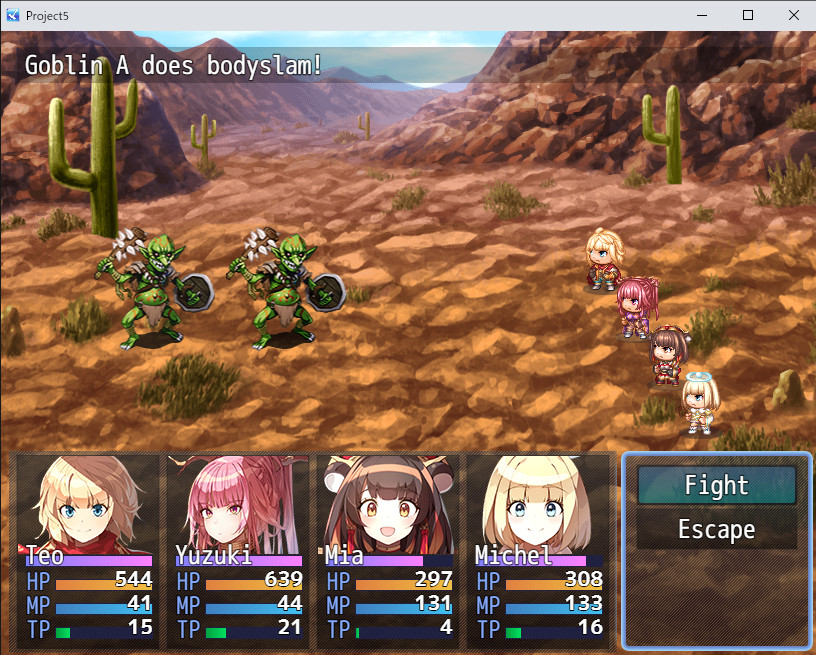The image size is (816, 655).
Task: Click Mia's party status panel
Action: tap(388, 550)
